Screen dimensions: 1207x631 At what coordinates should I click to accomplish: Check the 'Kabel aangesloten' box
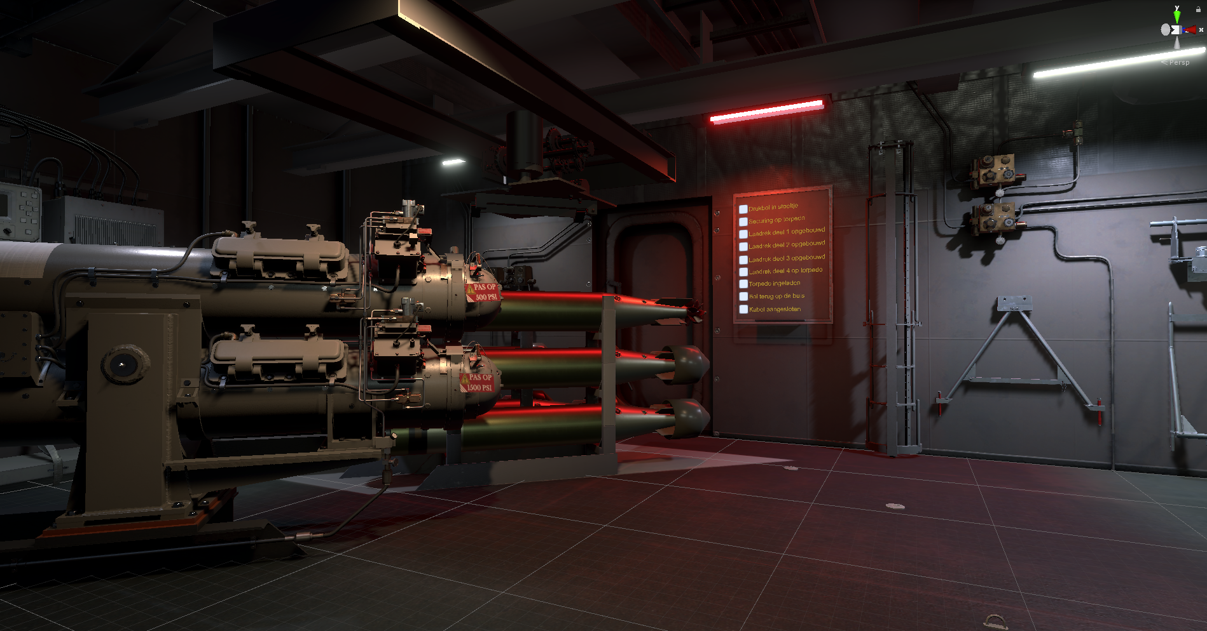743,310
